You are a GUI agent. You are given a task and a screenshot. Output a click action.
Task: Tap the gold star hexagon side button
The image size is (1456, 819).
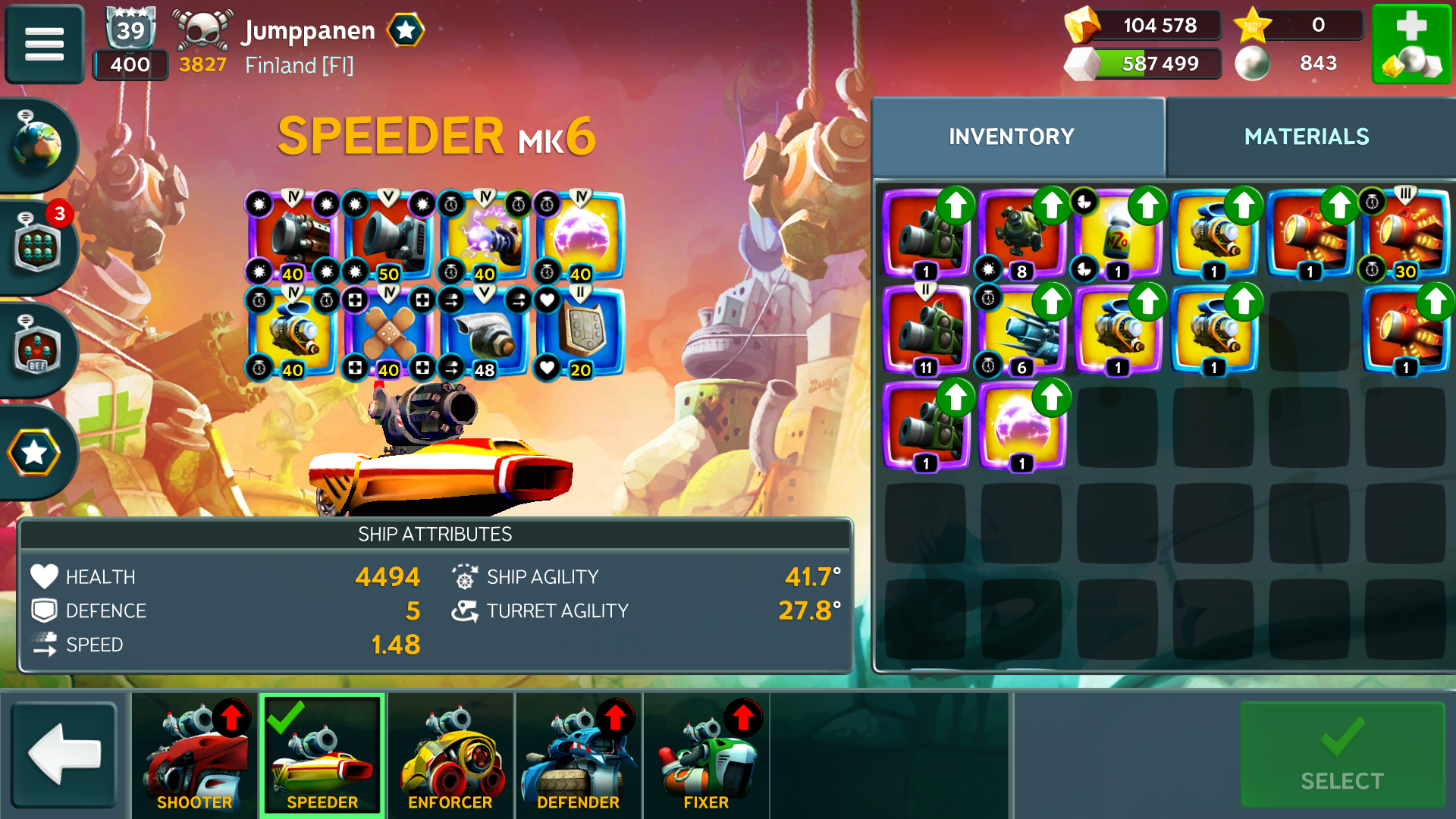click(34, 453)
